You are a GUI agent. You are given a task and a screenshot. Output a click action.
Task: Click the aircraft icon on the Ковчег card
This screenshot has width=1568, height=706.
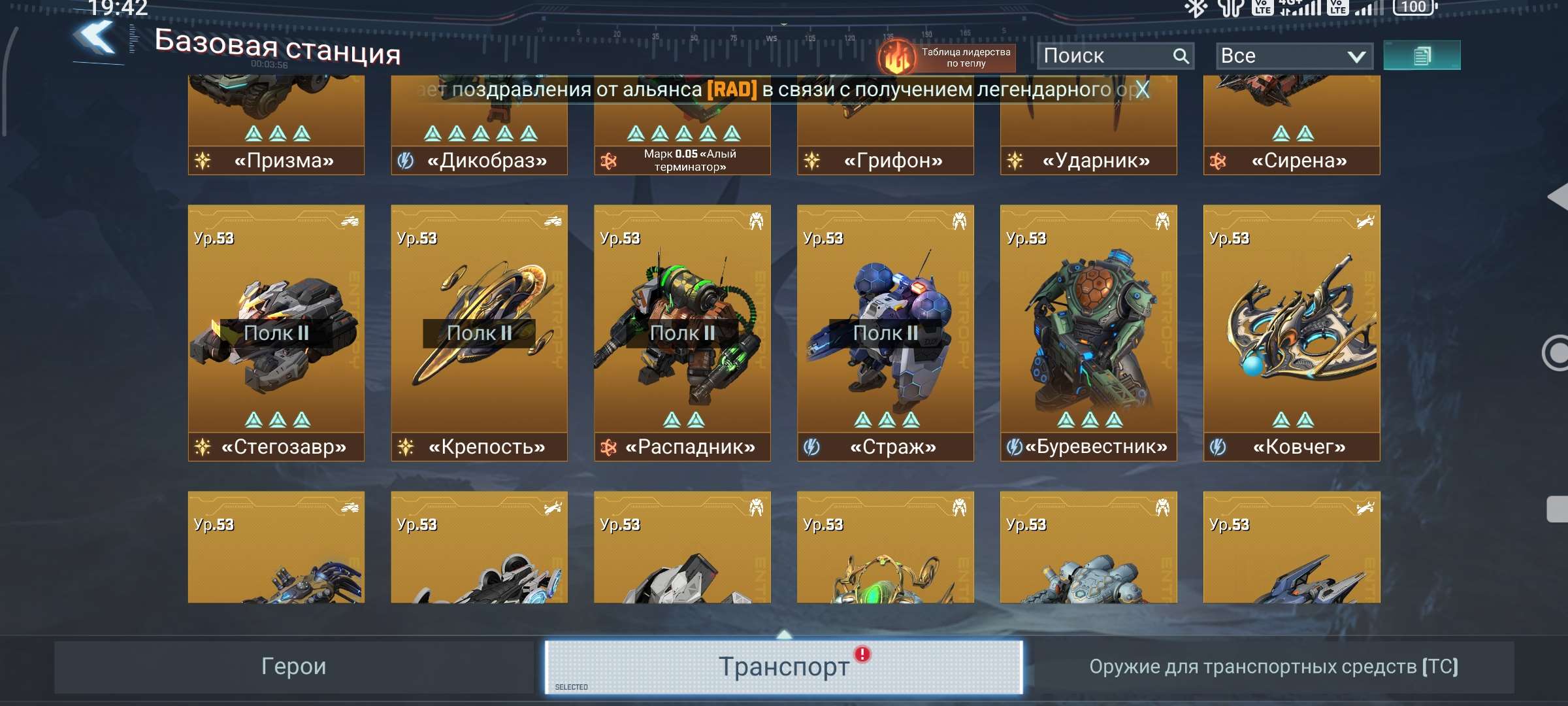[x=1365, y=222]
